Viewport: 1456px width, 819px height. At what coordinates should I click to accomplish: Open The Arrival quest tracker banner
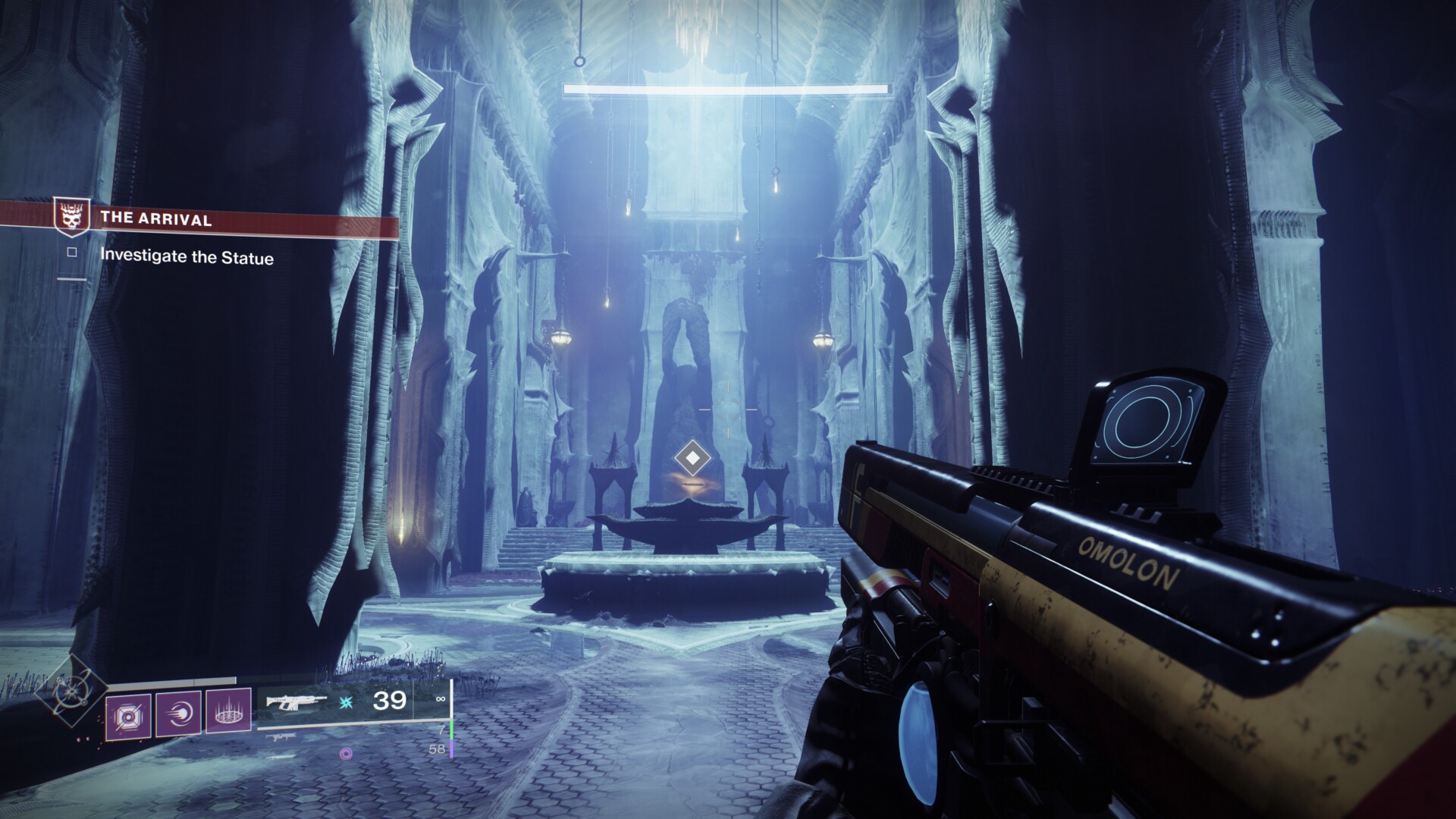(227, 220)
